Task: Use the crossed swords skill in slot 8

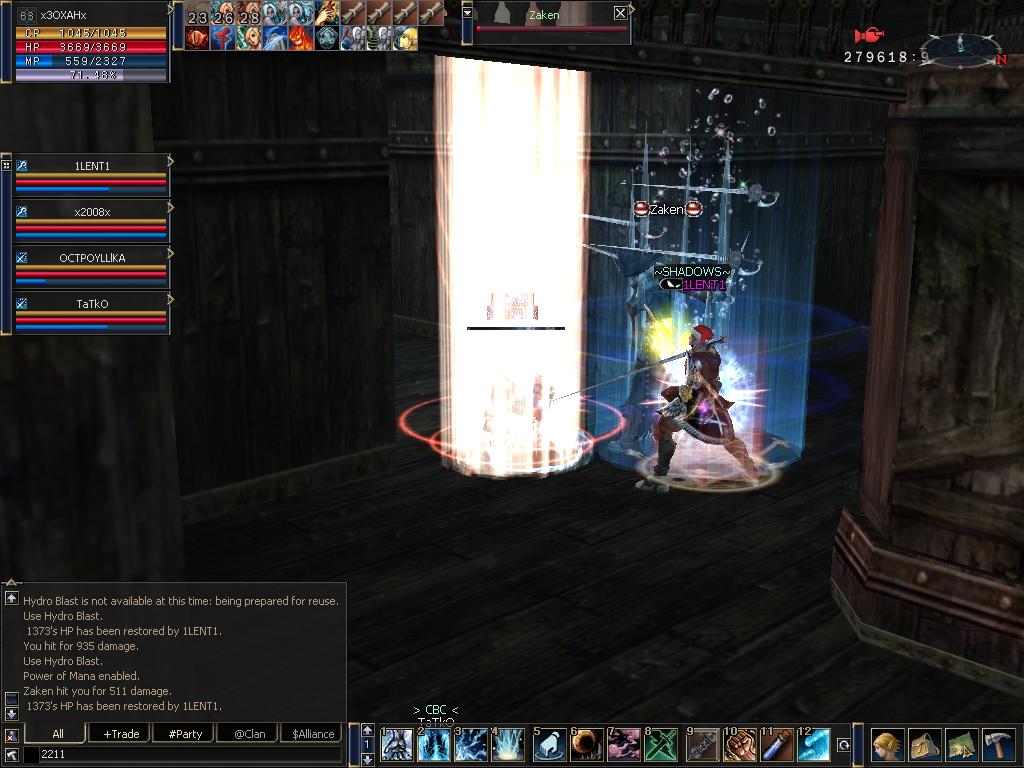Action: (x=663, y=746)
